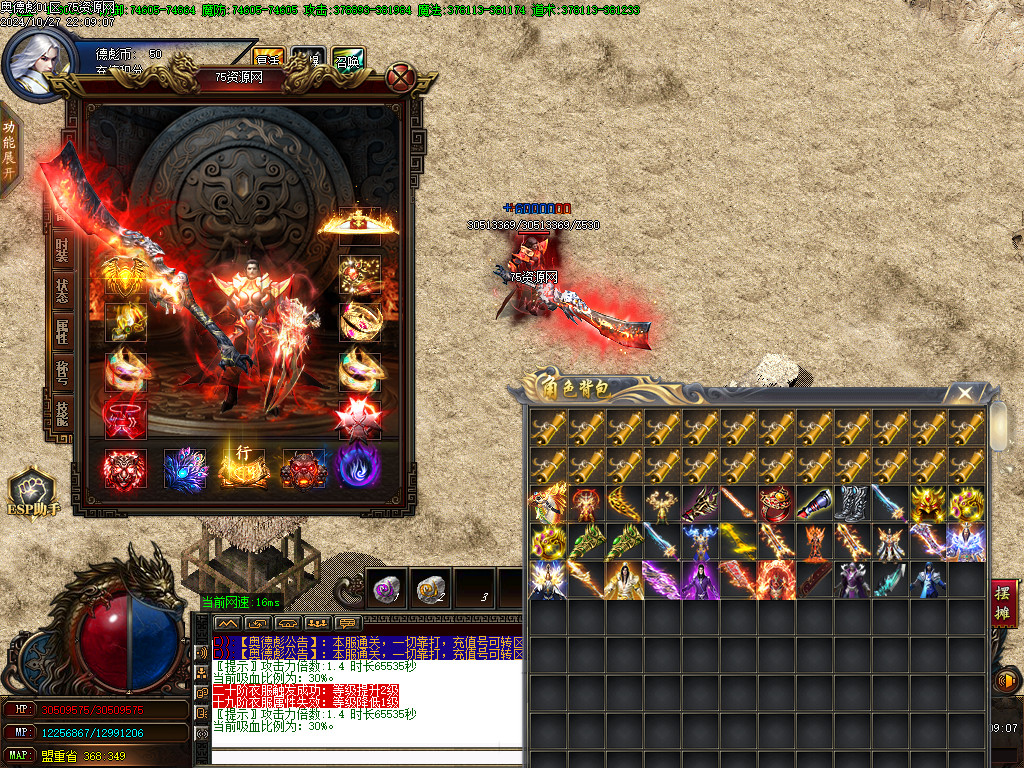Select the golden helmet equipment slot
The width and height of the screenshot is (1024, 768).
359,224
